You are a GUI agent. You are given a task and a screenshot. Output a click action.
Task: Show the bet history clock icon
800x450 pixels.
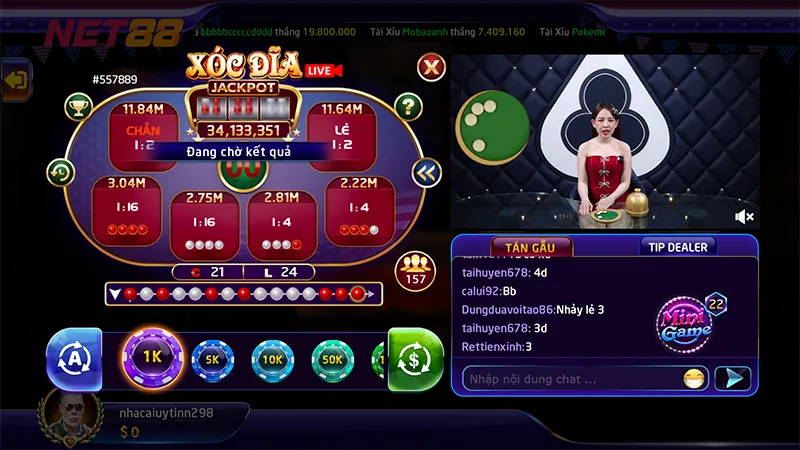[60, 172]
